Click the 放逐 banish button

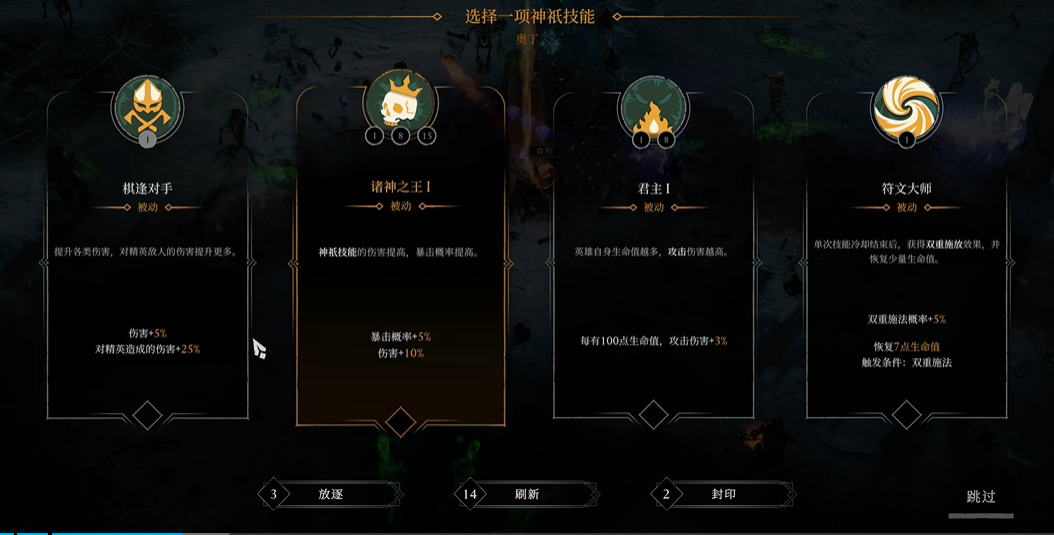(330, 494)
